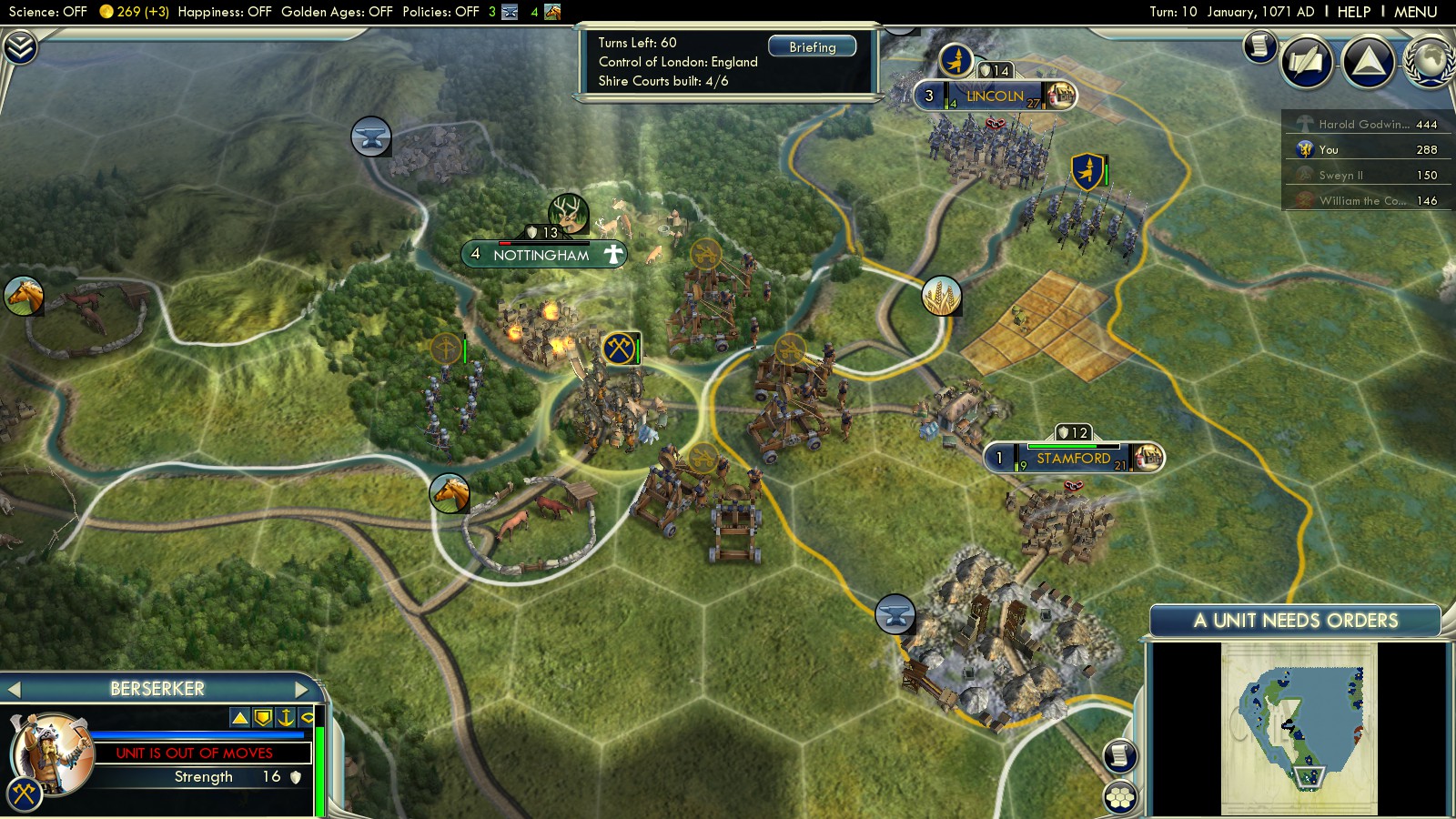The height and width of the screenshot is (819, 1456).
Task: Expand the top-left dropdown chevron button
Action: [x=20, y=46]
